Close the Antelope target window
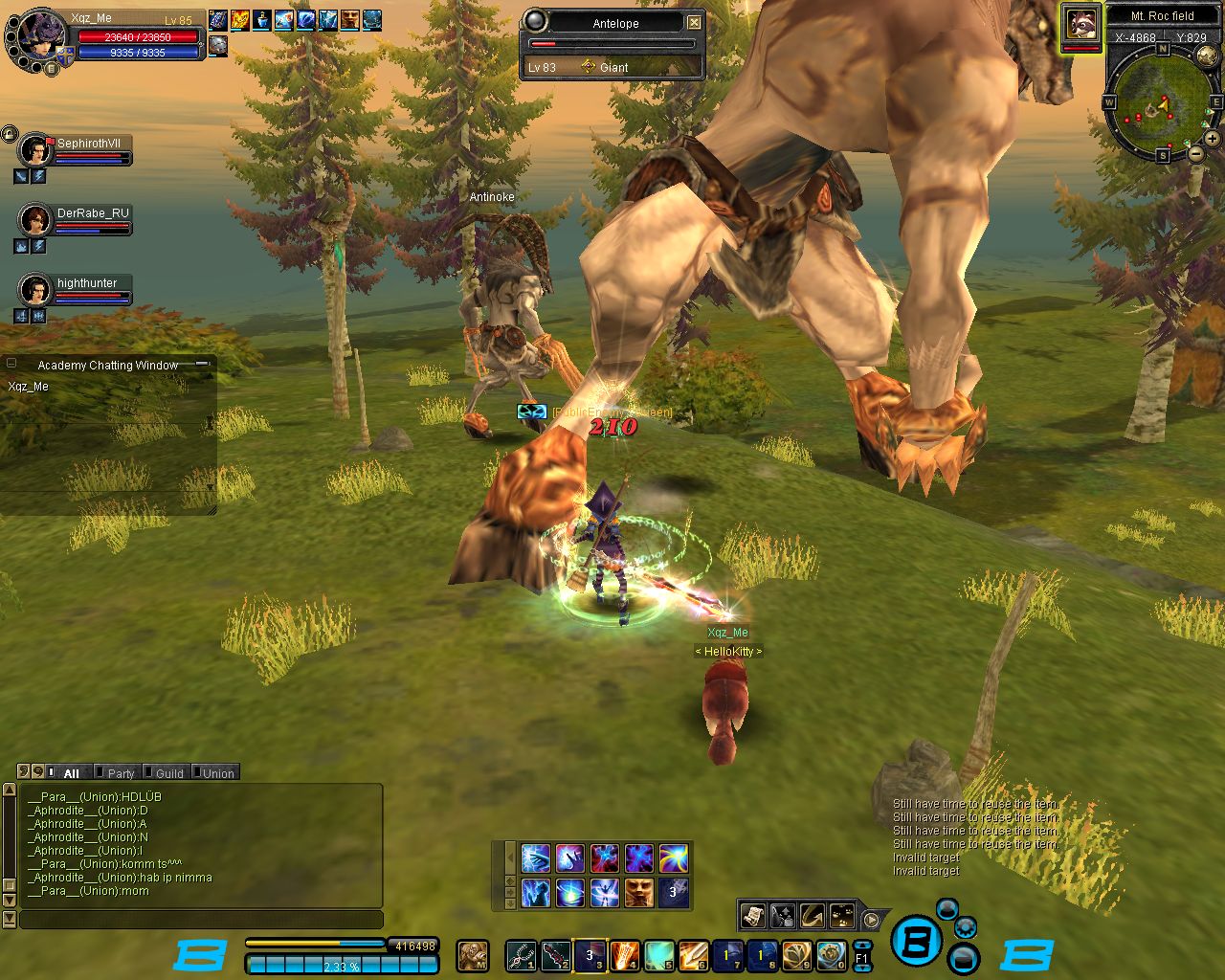The image size is (1225, 980). [695, 23]
